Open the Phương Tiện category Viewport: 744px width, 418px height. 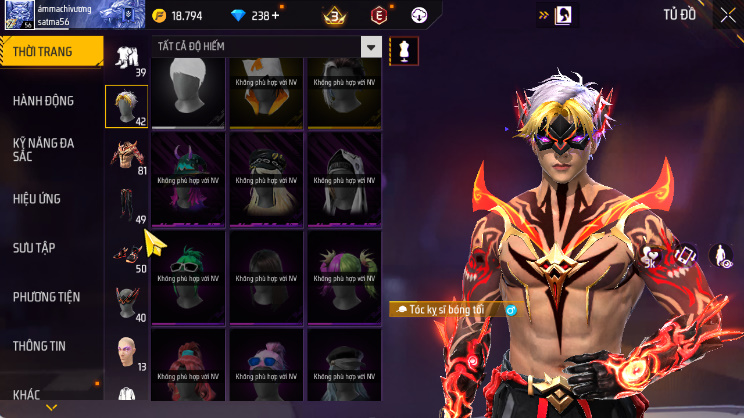click(46, 297)
